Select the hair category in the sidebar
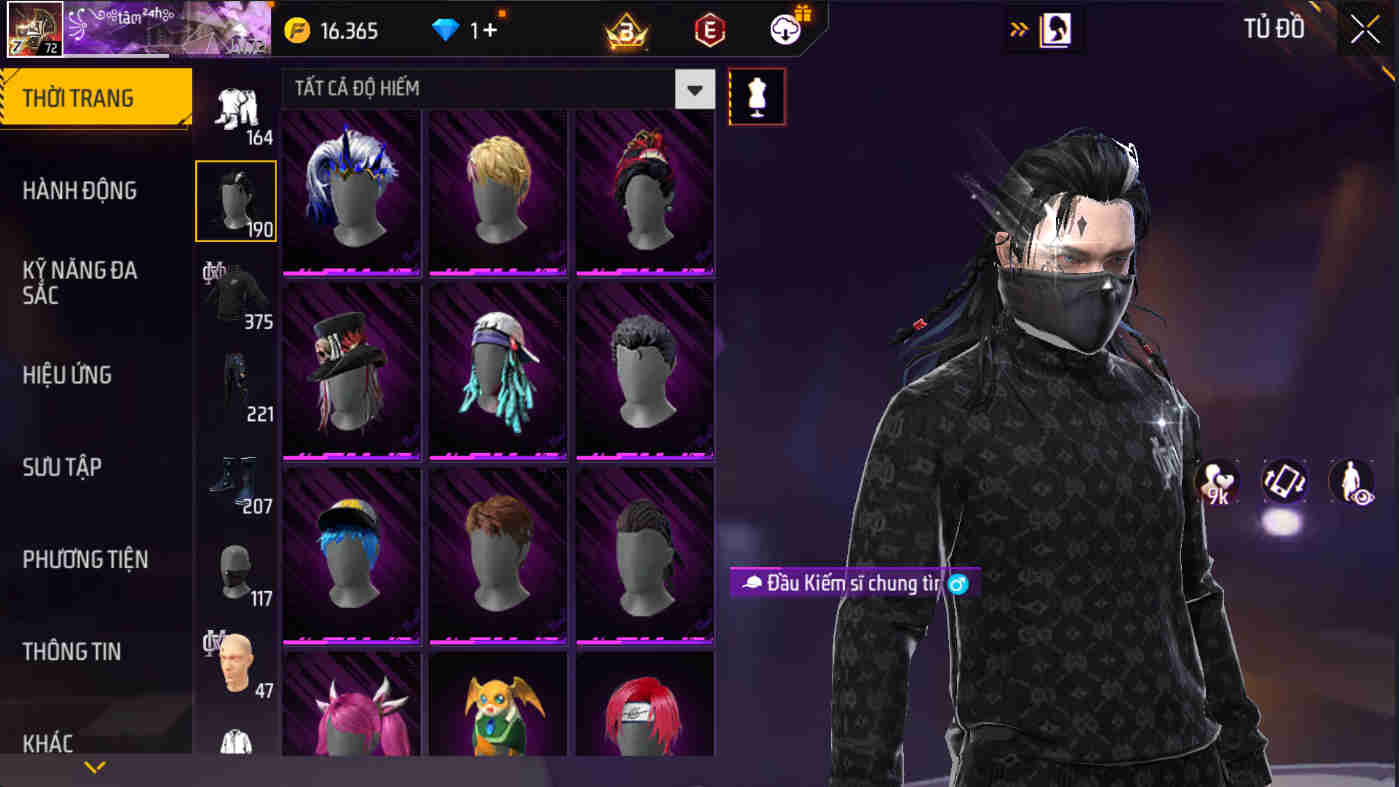 (x=235, y=199)
